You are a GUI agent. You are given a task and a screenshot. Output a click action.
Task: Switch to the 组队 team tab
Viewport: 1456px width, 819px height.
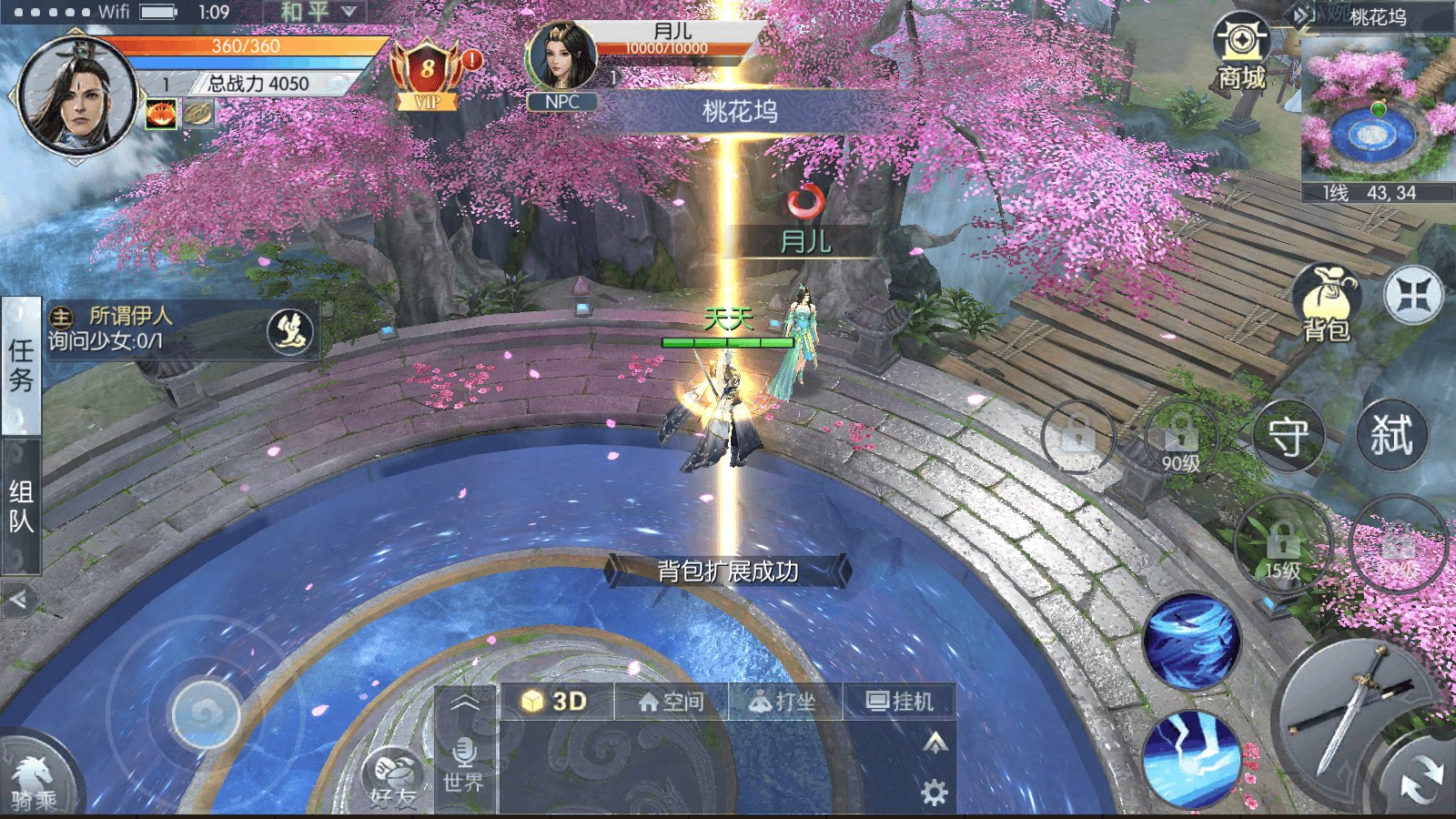click(21, 506)
